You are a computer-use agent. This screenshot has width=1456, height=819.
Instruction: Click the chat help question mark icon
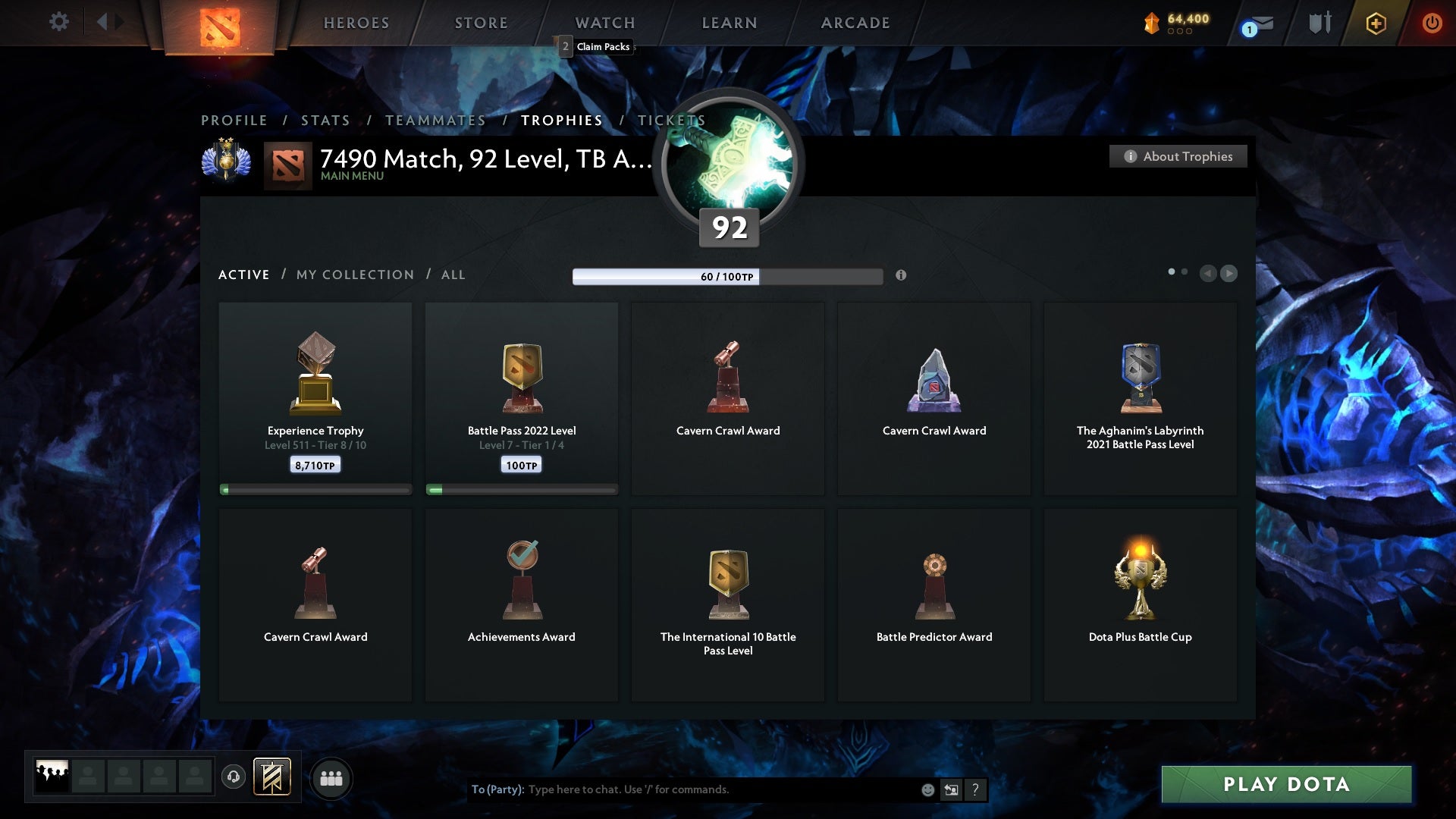pos(975,789)
